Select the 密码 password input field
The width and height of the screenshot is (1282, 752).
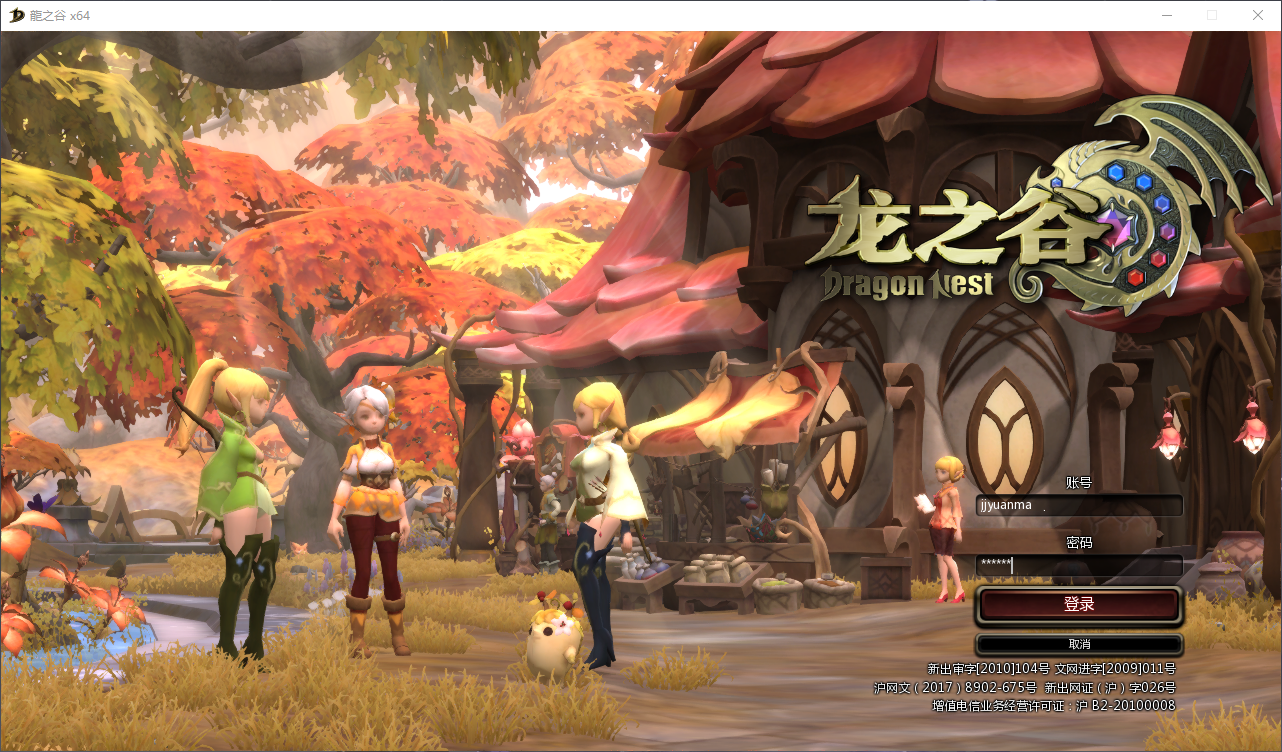coord(1079,565)
